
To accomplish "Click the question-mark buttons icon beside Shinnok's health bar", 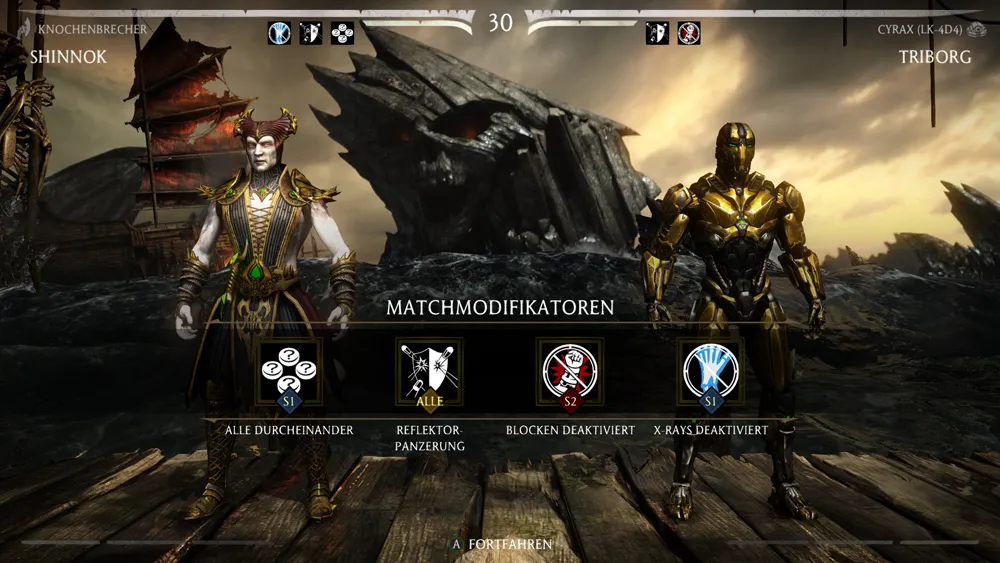I will coord(343,33).
